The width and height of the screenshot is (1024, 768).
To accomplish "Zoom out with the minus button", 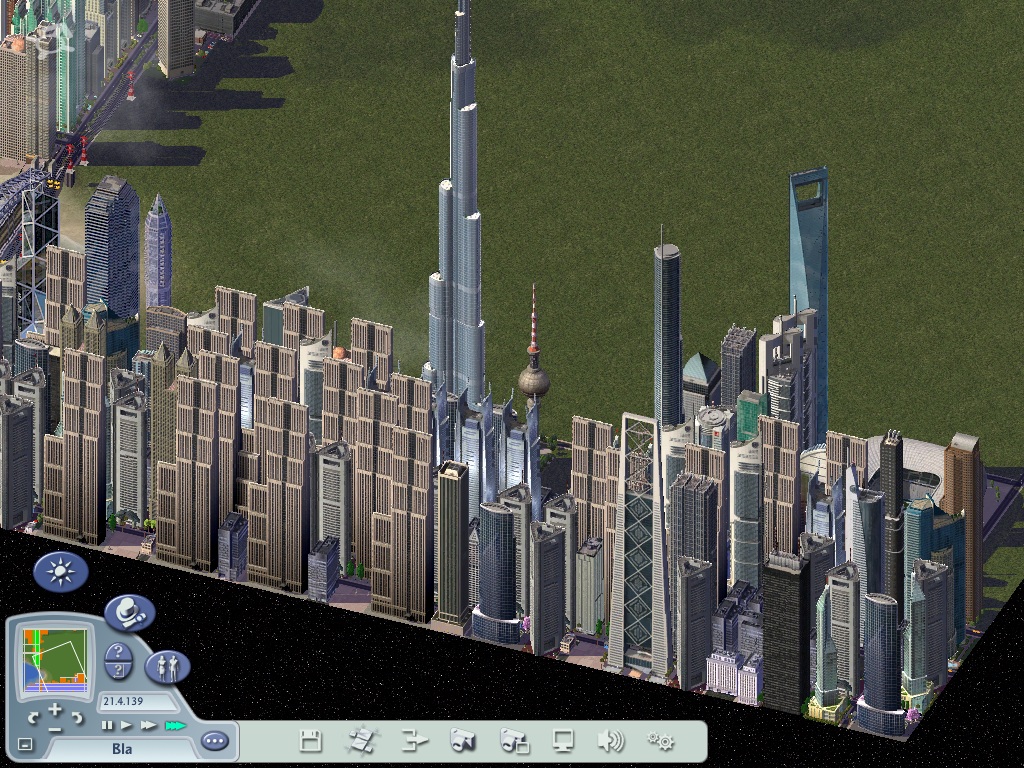I will 55,728.
